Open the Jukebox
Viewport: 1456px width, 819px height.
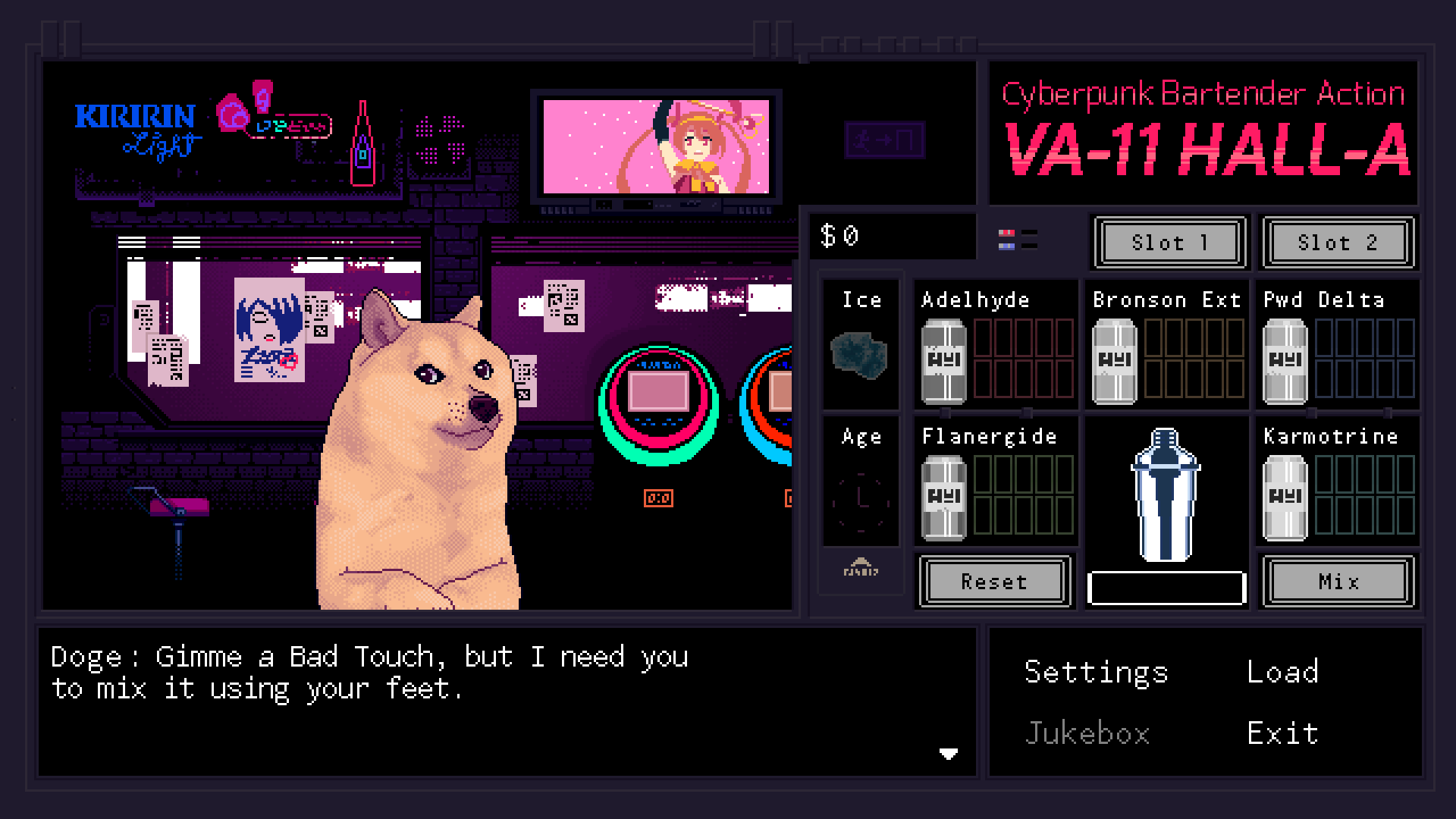click(1087, 733)
